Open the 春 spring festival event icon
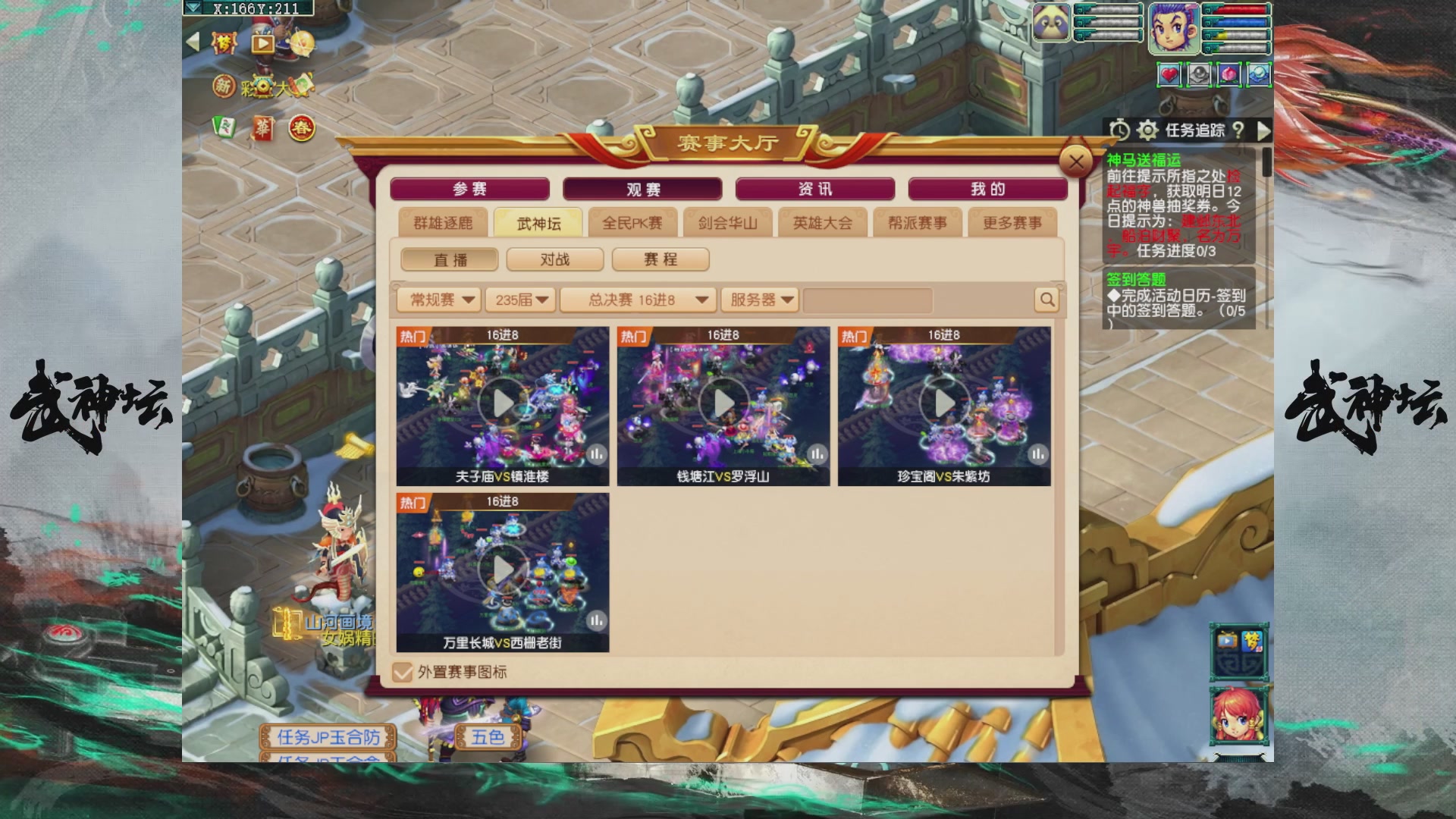This screenshot has width=1456, height=819. coord(301,129)
